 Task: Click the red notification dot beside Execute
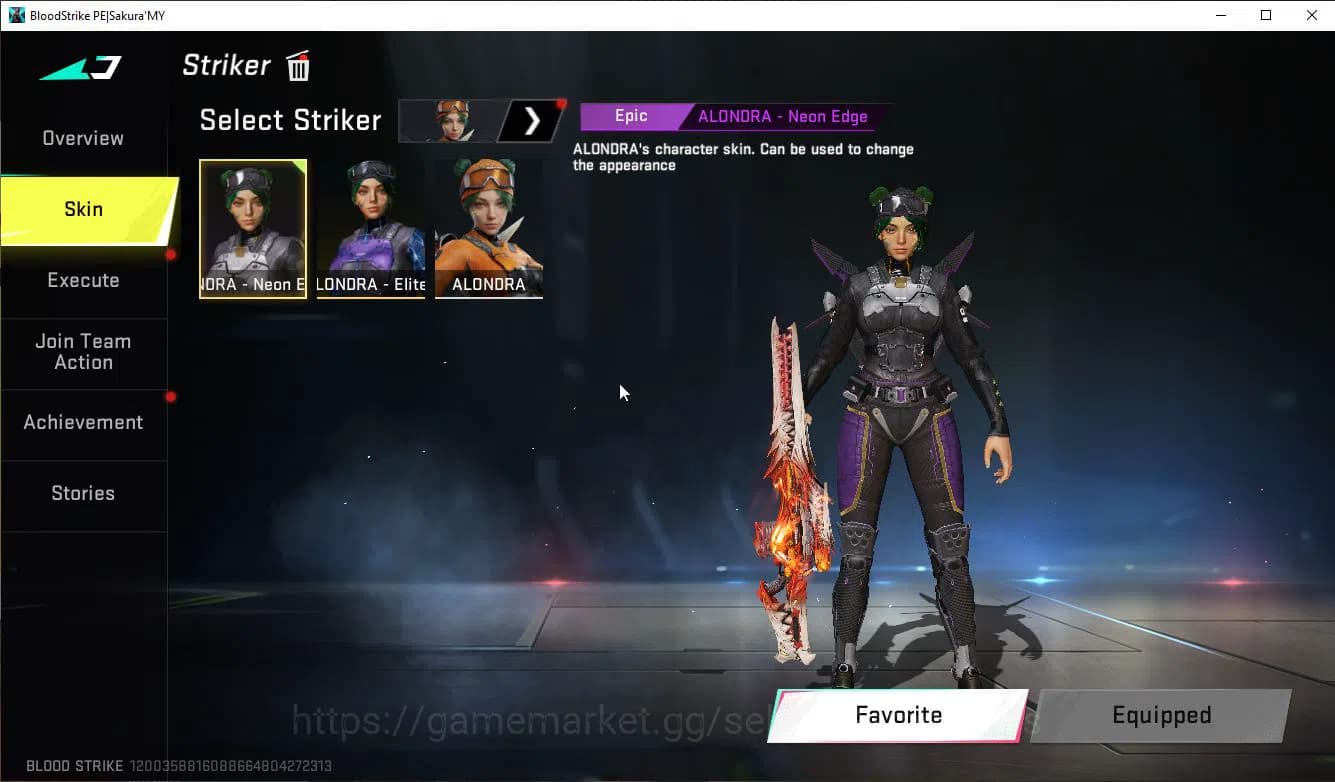[x=170, y=256]
